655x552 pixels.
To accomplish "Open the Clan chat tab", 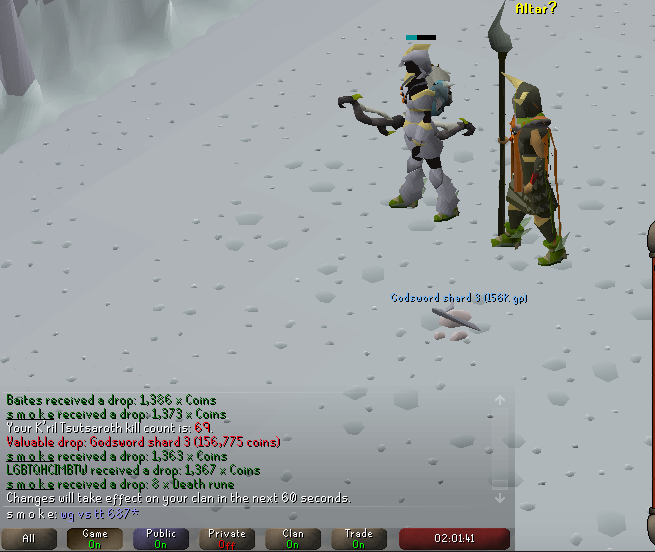I will pyautogui.click(x=293, y=538).
